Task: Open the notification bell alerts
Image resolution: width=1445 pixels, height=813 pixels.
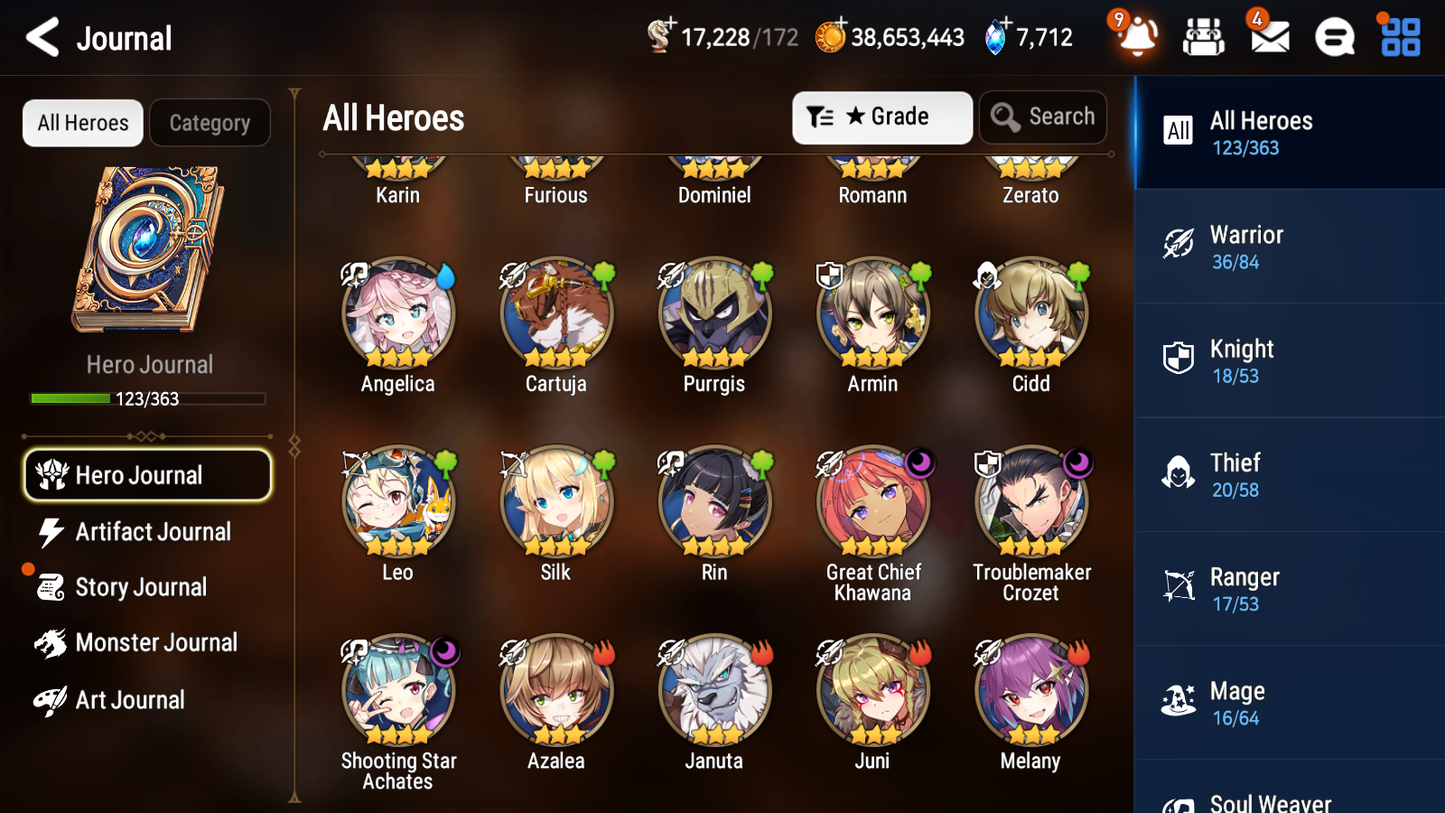Action: tap(1135, 37)
